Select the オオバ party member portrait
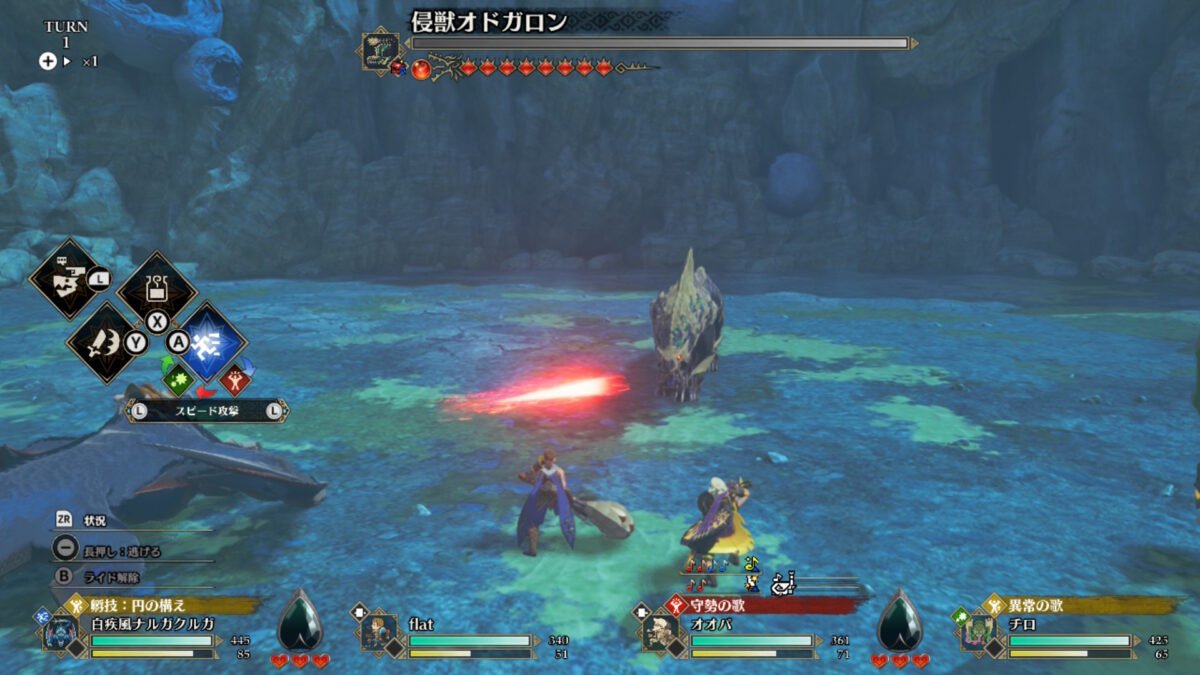 [x=660, y=633]
